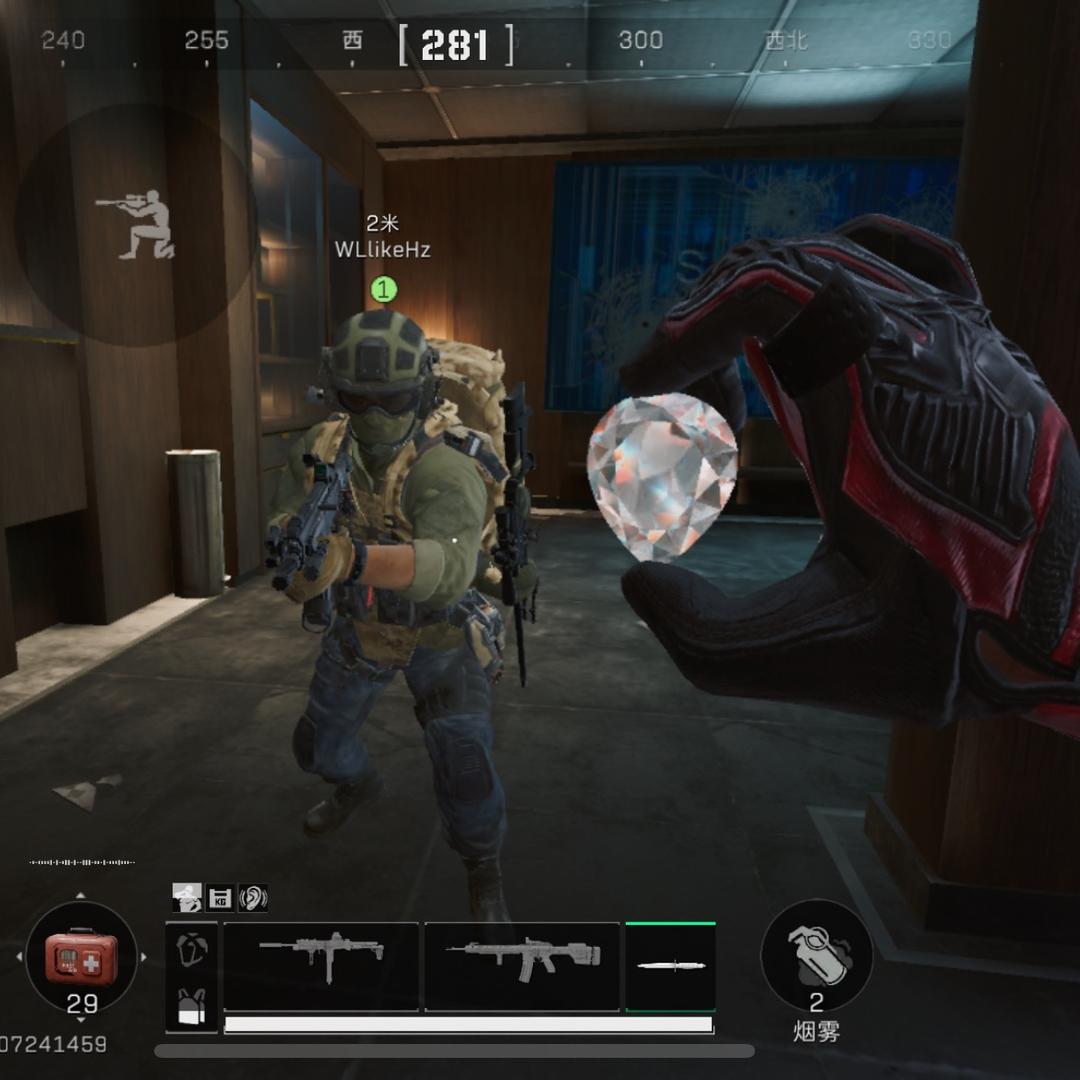Check the armor vest status icon
This screenshot has height=1080, width=1080.
point(191,948)
